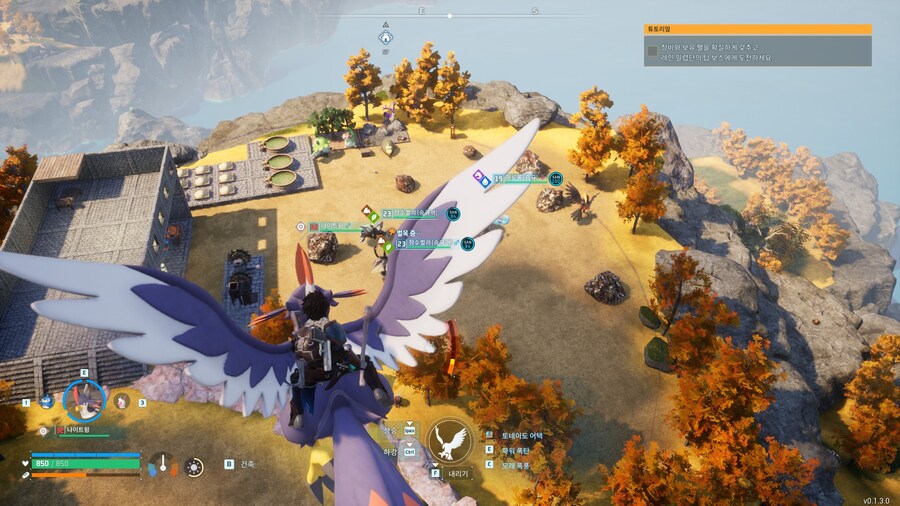The height and width of the screenshot is (506, 900).
Task: Pick the pink Pal party slot
Action: click(122, 402)
